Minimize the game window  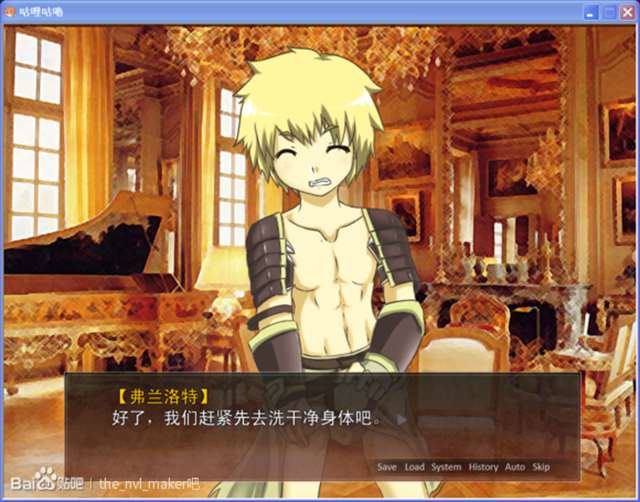pos(590,12)
